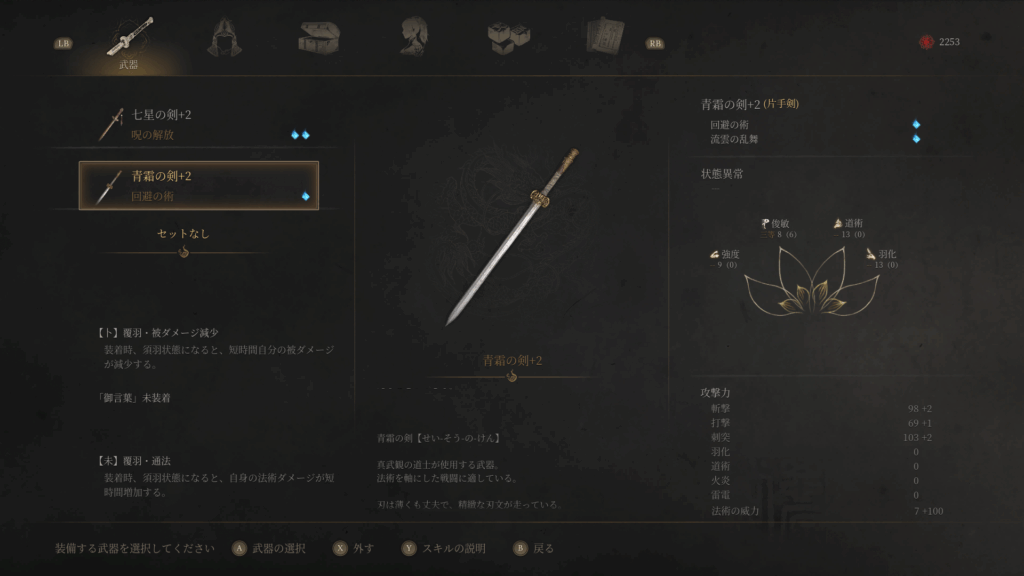Open the paper talismans tab
Image resolution: width=1024 pixels, height=576 pixels.
pos(604,38)
